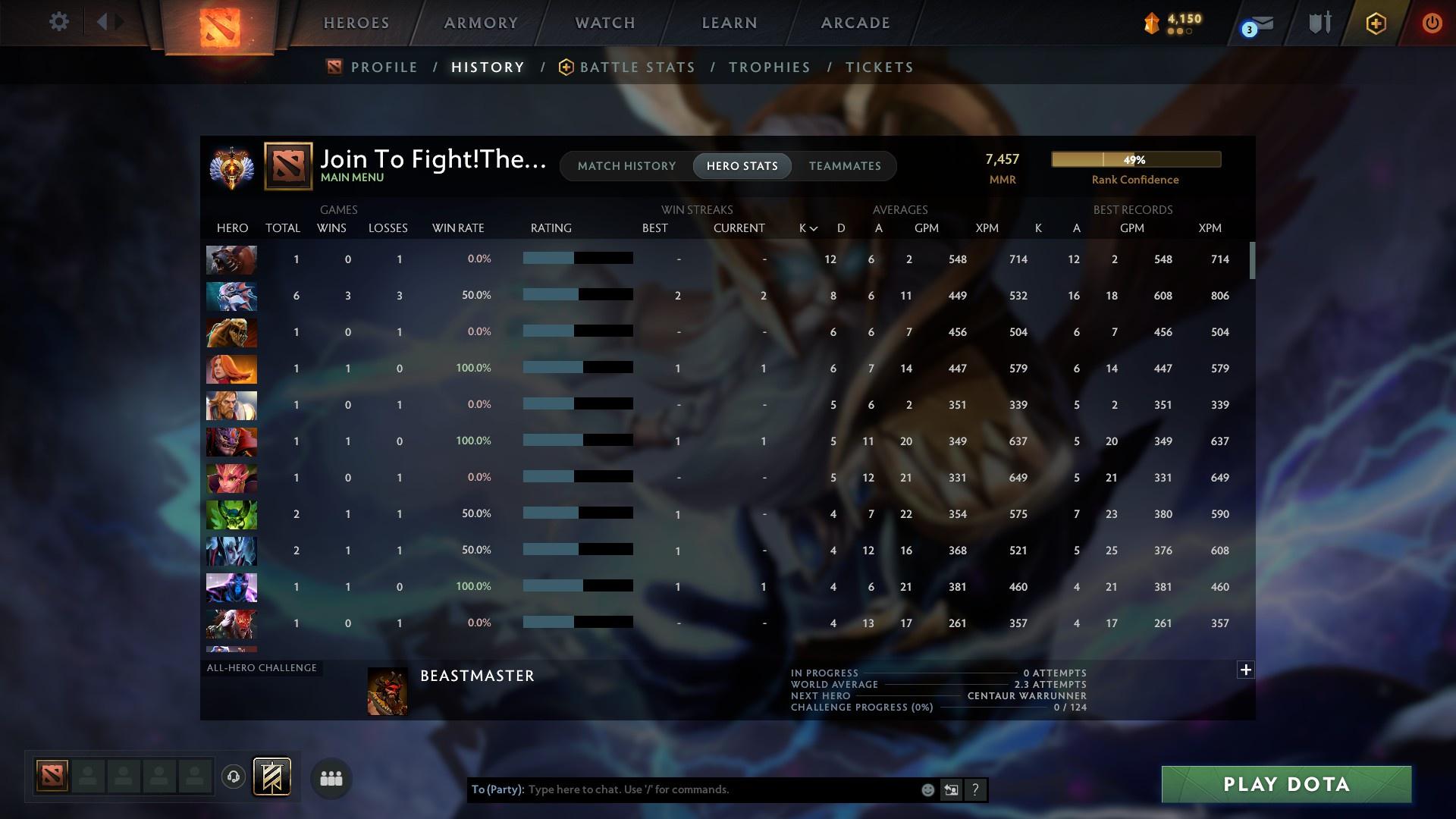Viewport: 1456px width, 819px height.
Task: Open the K column sort dropdown
Action: (806, 227)
